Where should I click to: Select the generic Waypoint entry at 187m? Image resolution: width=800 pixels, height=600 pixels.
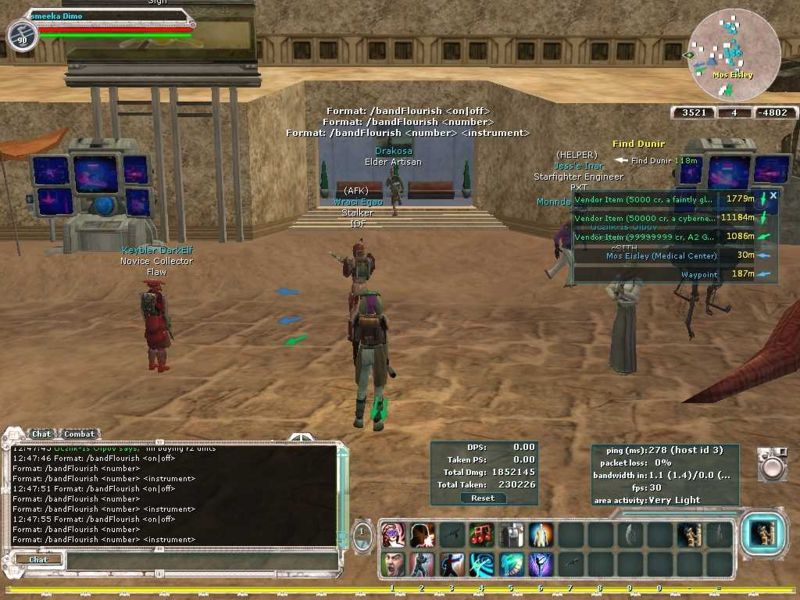(x=699, y=273)
